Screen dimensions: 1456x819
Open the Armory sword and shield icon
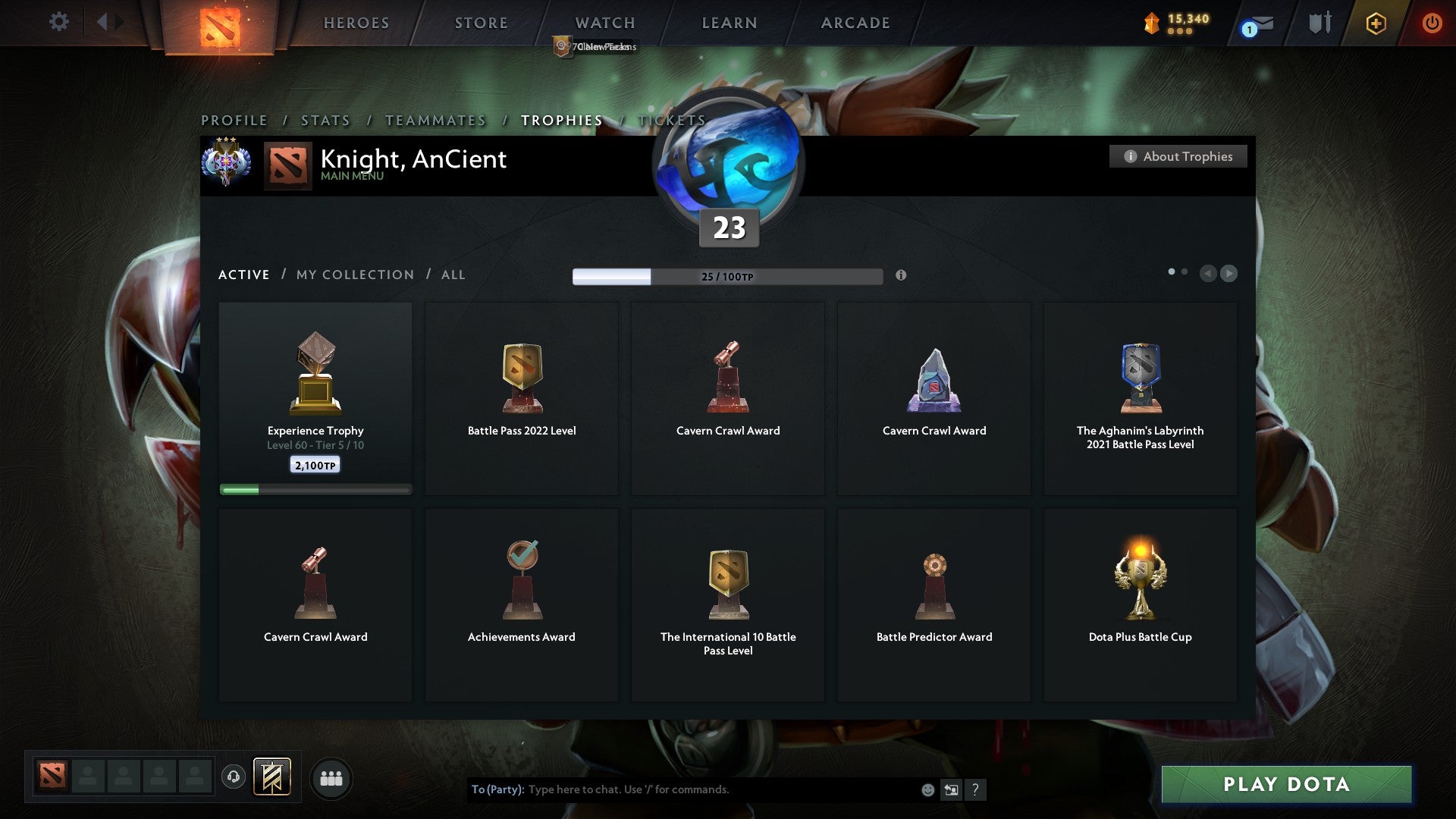pyautogui.click(x=1320, y=22)
